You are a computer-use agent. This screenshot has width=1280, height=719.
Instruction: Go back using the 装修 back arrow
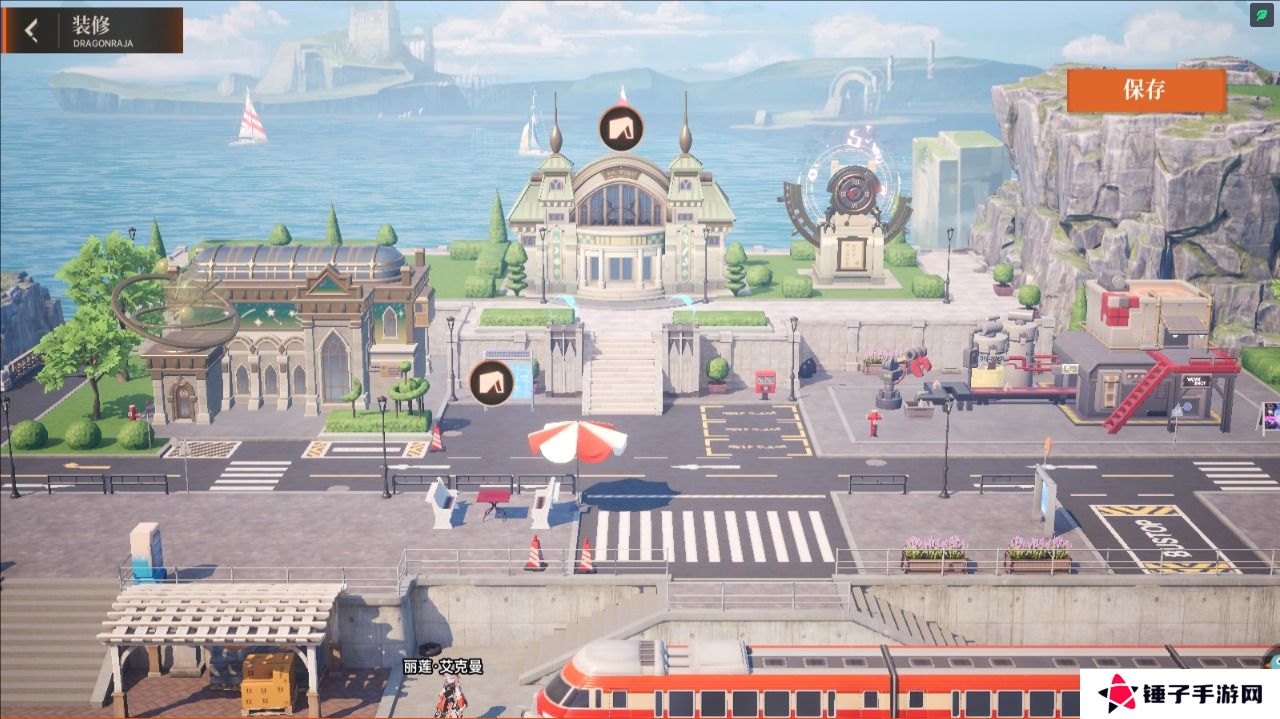click(x=31, y=30)
